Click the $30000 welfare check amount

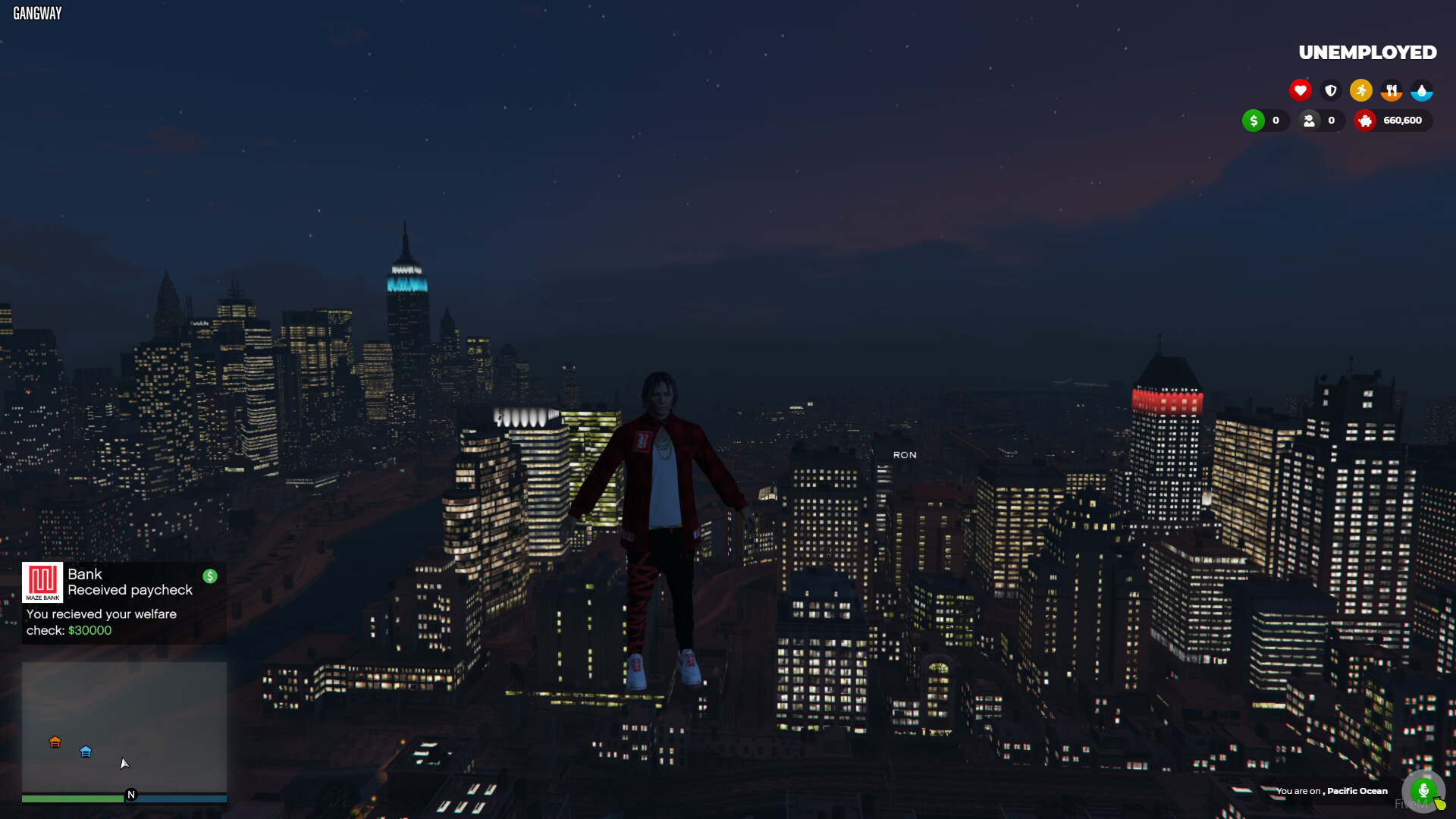click(x=89, y=630)
